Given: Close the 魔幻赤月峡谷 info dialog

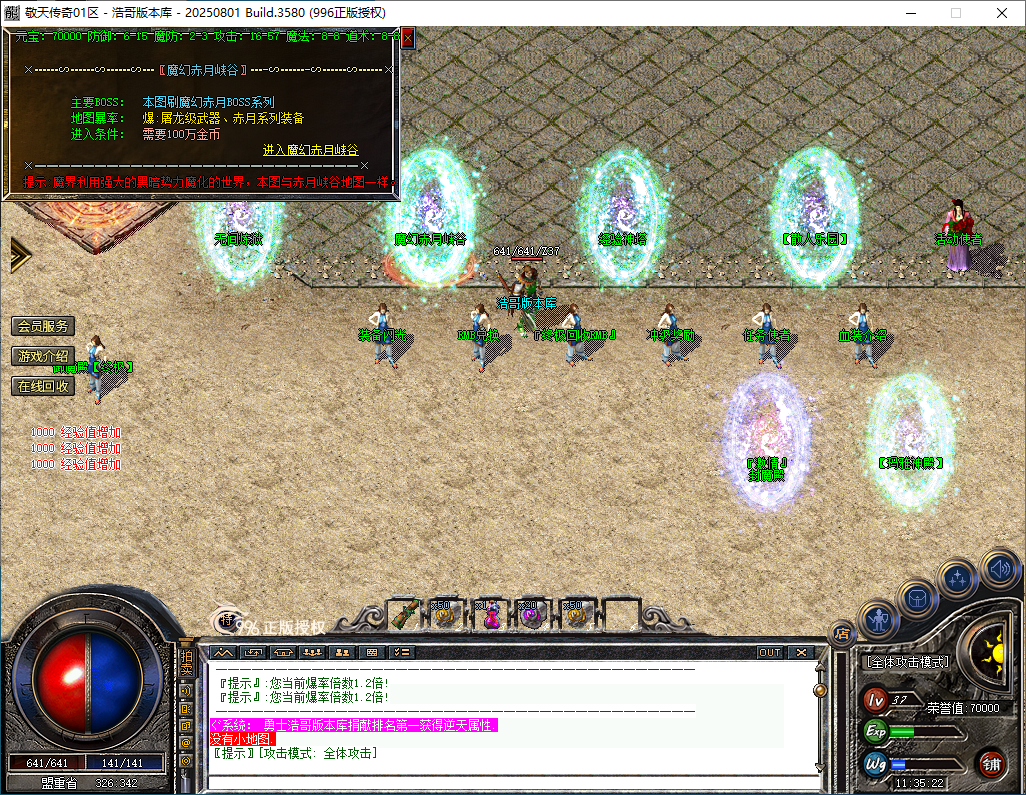Looking at the screenshot, I should [408, 37].
